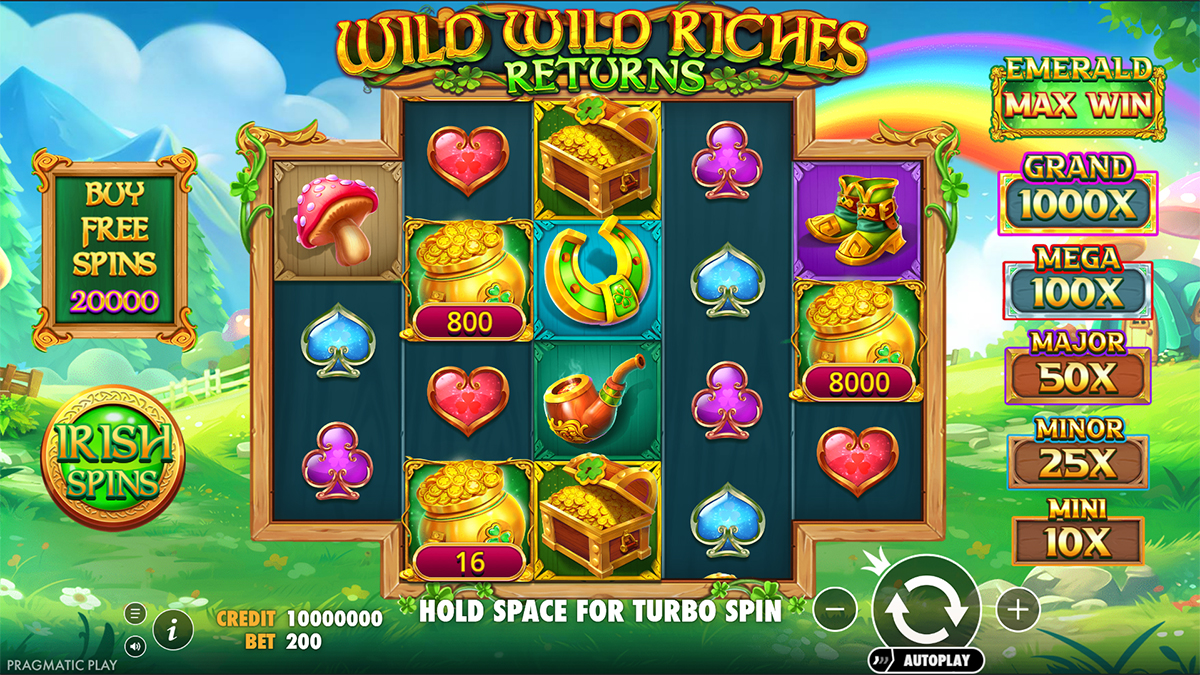
Task: Toggle the sound speaker icon
Action: click(136, 644)
